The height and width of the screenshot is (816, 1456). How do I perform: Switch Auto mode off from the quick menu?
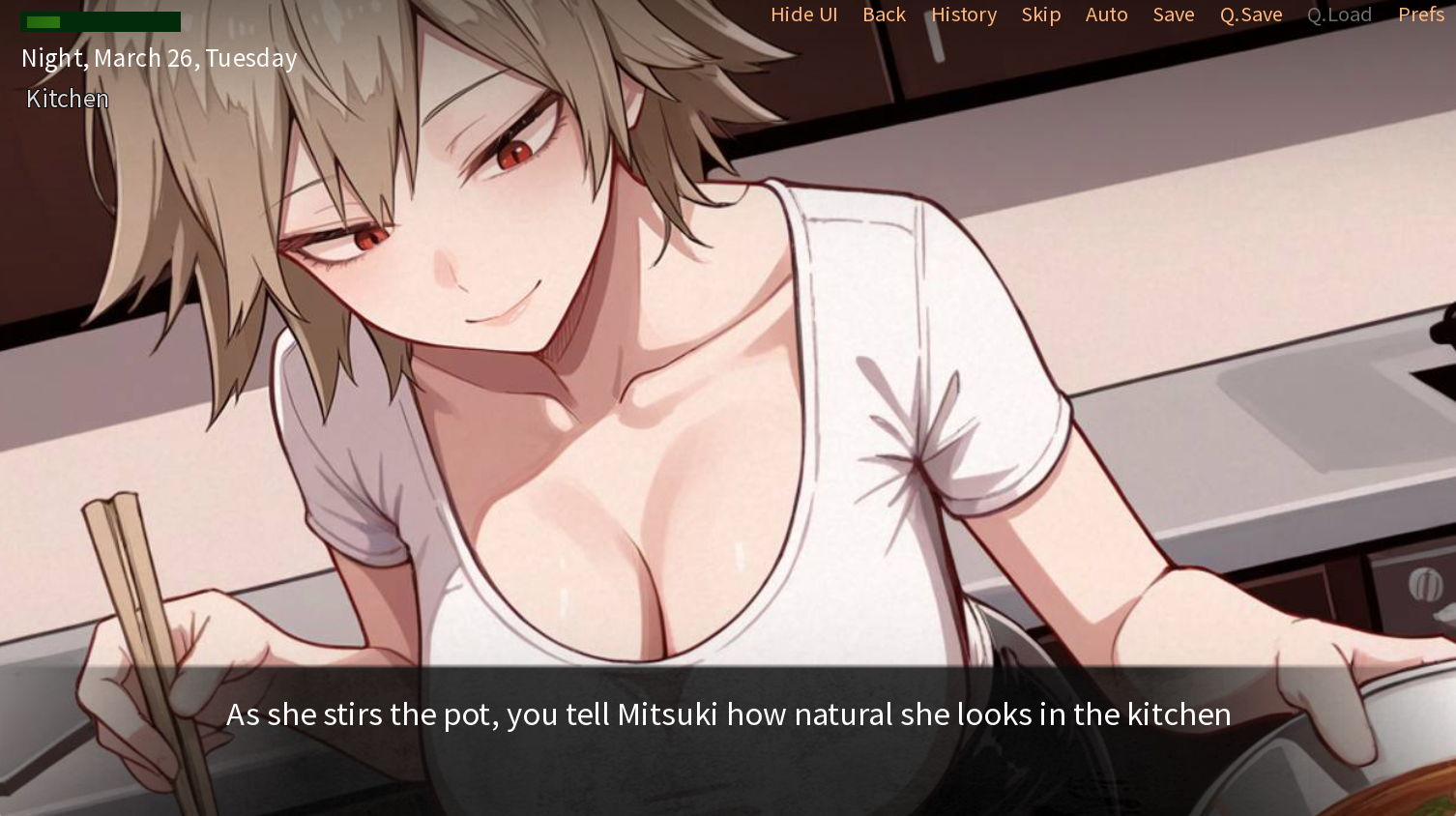point(1107,15)
